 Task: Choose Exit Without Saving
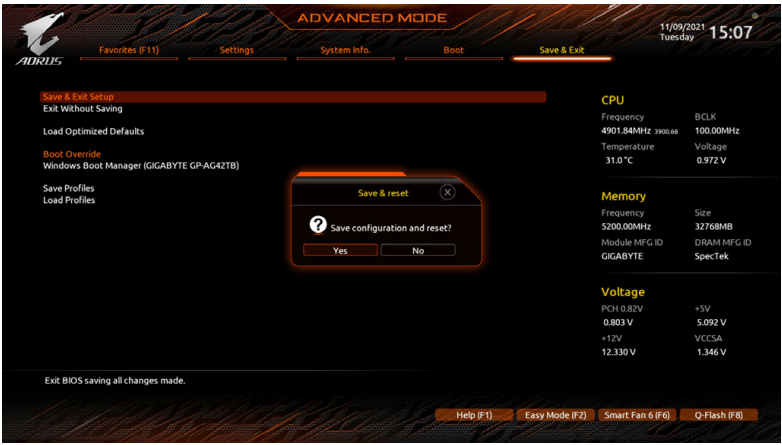coord(82,109)
